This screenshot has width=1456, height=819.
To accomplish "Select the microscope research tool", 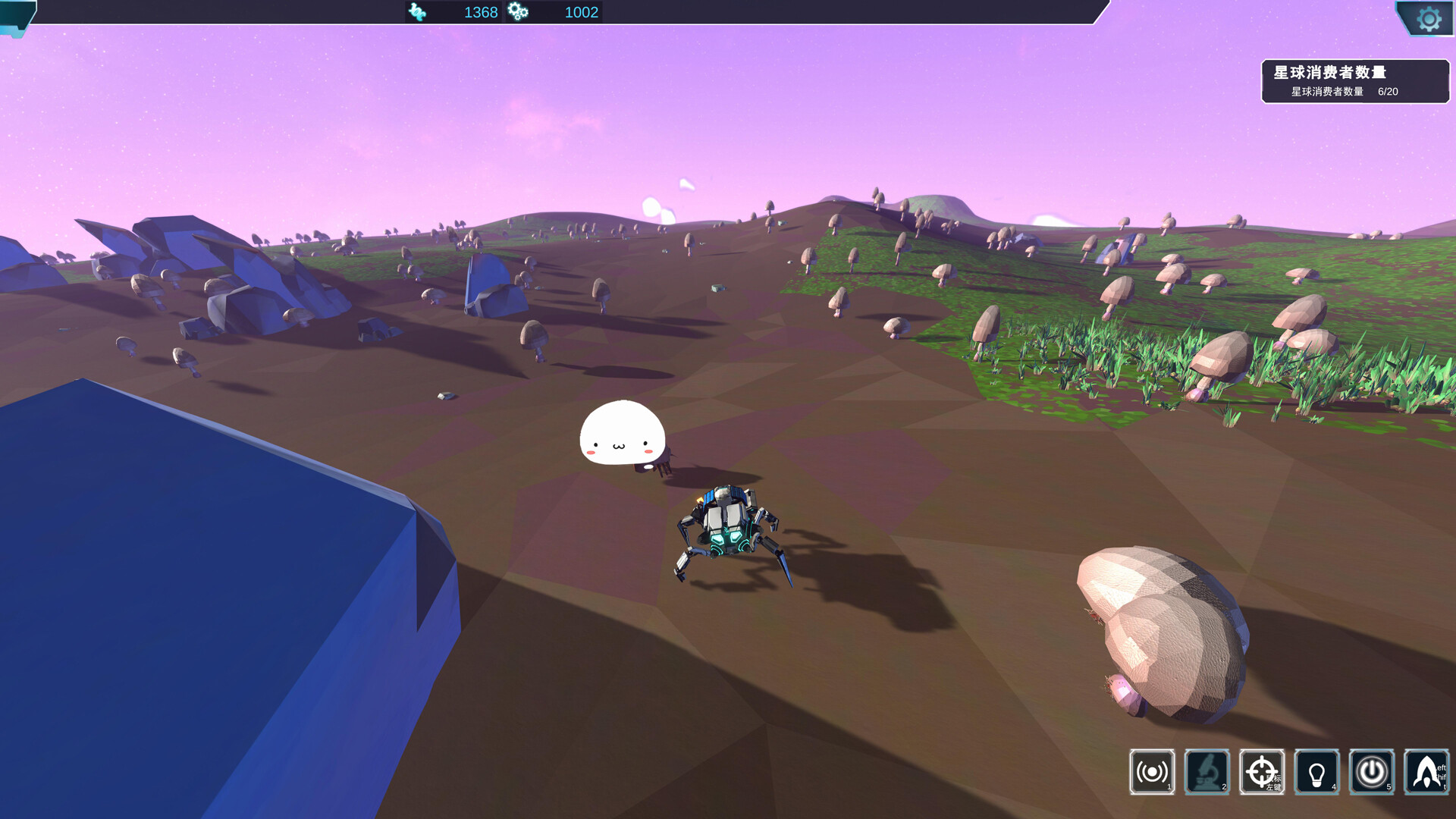I will (1207, 772).
